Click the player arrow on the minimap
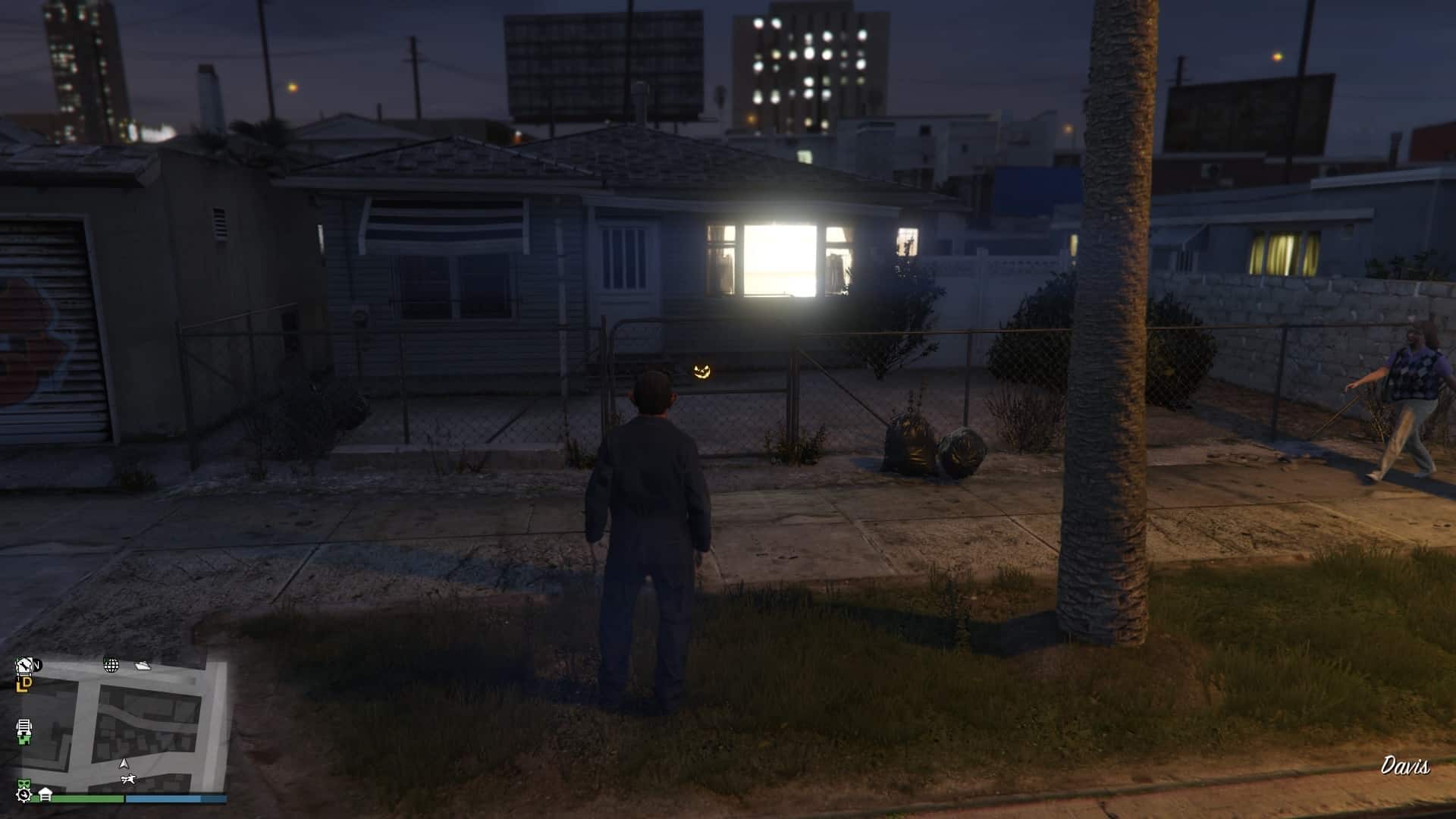The height and width of the screenshot is (819, 1456). (x=124, y=764)
